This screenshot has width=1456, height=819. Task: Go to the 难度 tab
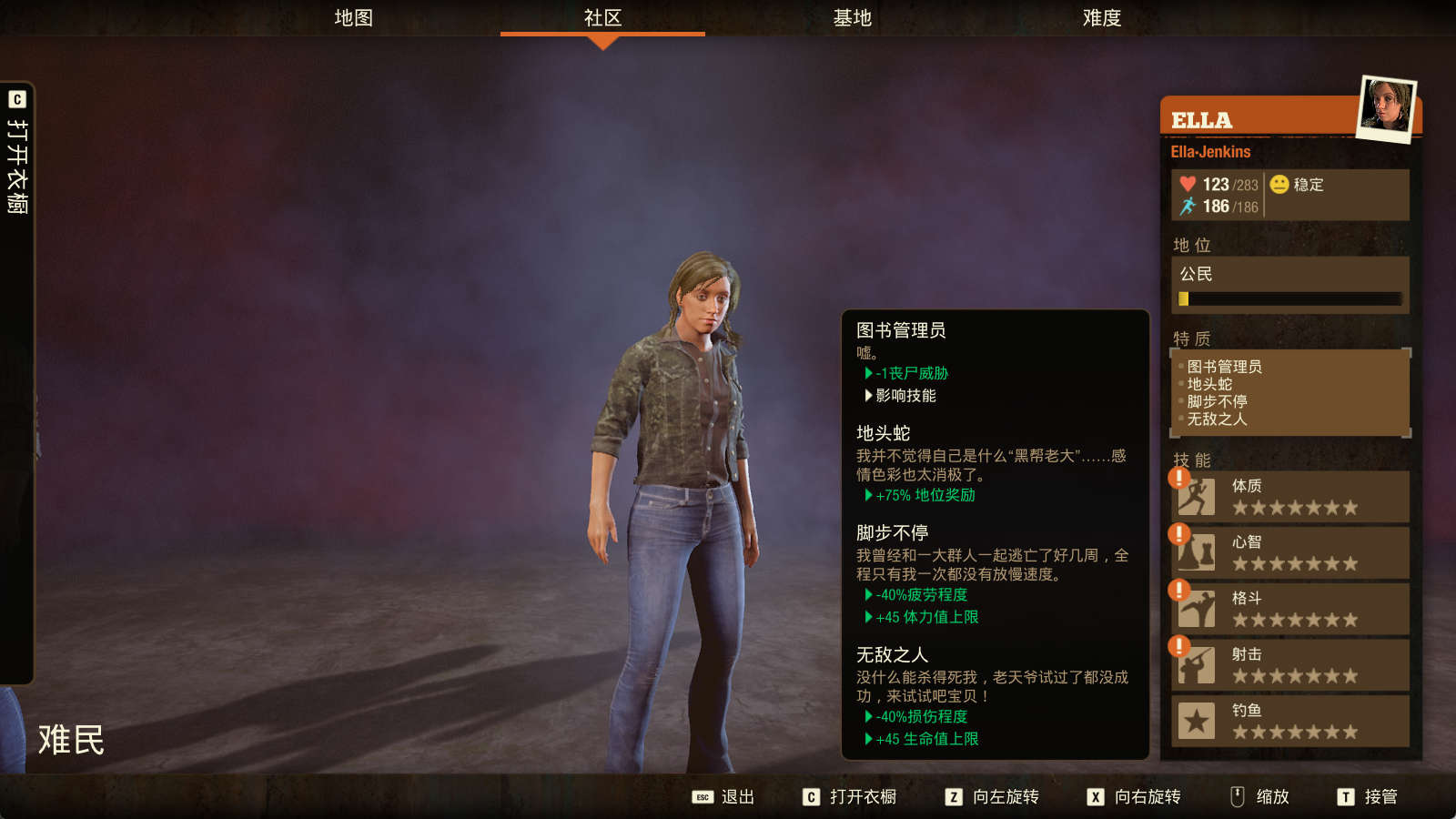coord(1101,18)
